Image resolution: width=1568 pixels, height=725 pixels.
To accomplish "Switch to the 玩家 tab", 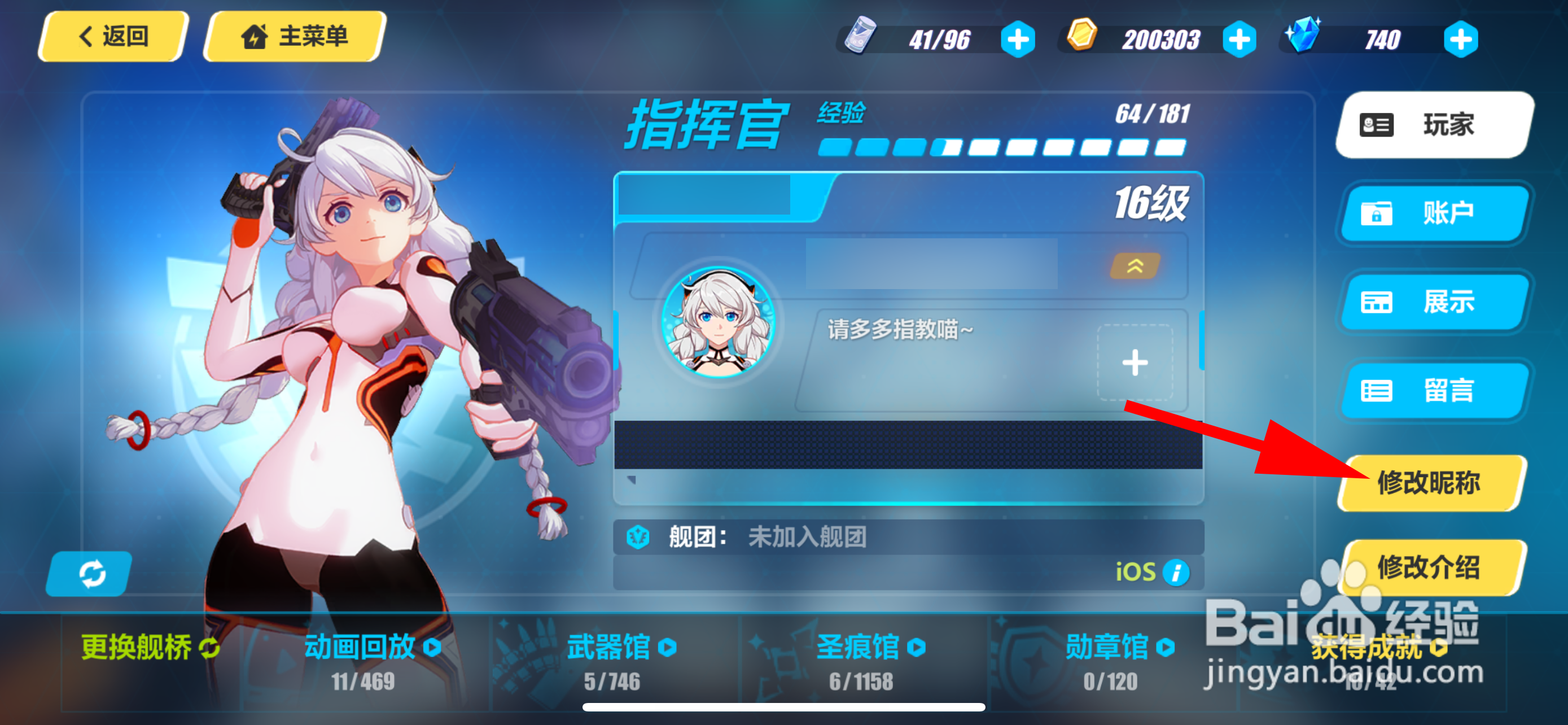I will click(1434, 124).
